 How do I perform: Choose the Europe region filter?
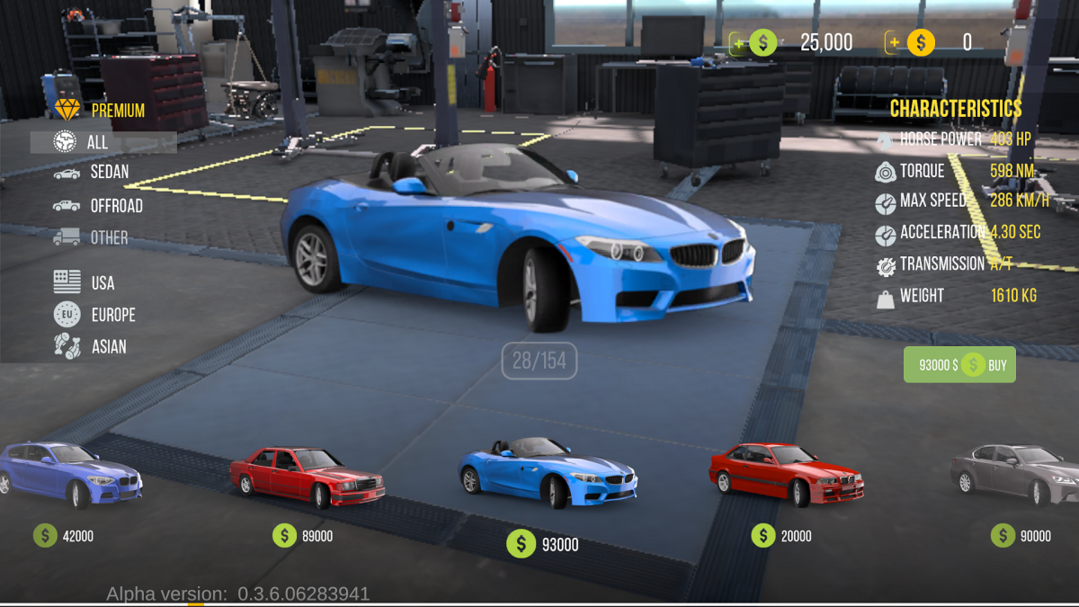point(95,315)
